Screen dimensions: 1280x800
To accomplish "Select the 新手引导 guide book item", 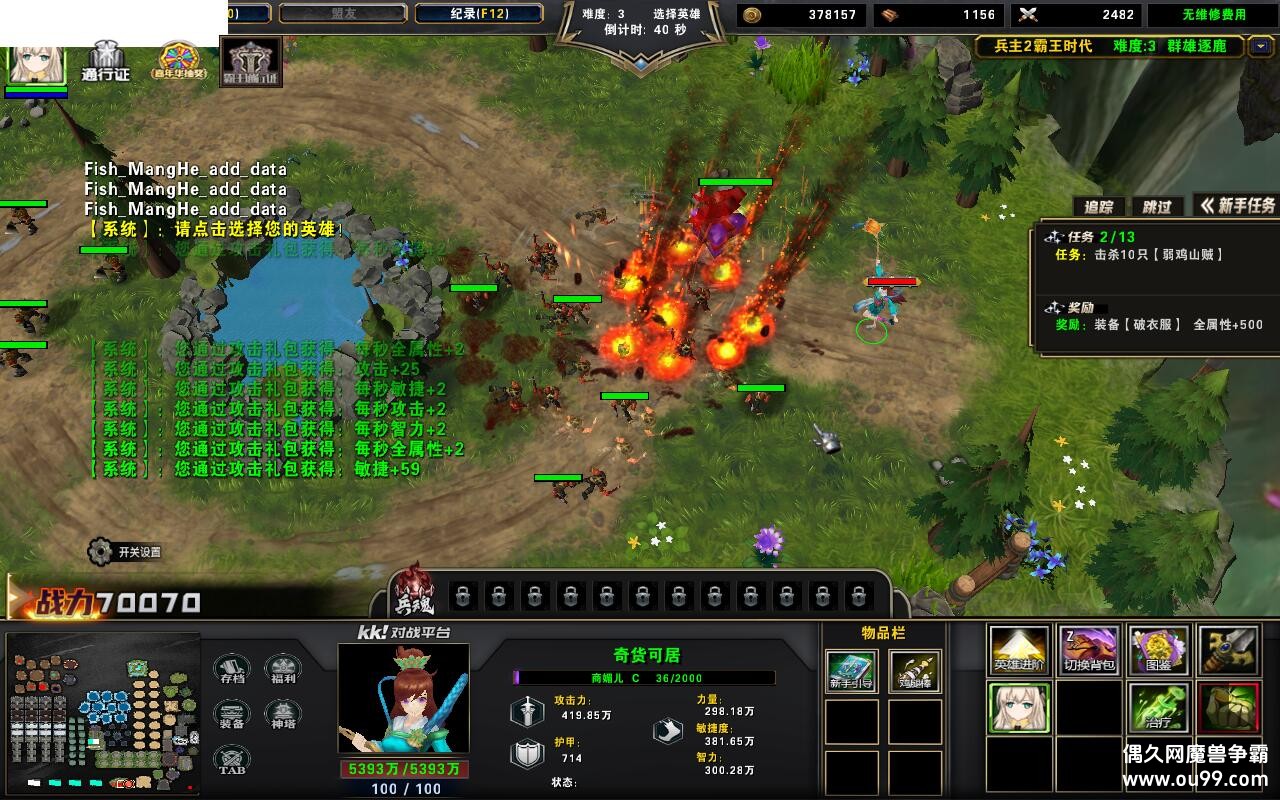I will coord(852,672).
